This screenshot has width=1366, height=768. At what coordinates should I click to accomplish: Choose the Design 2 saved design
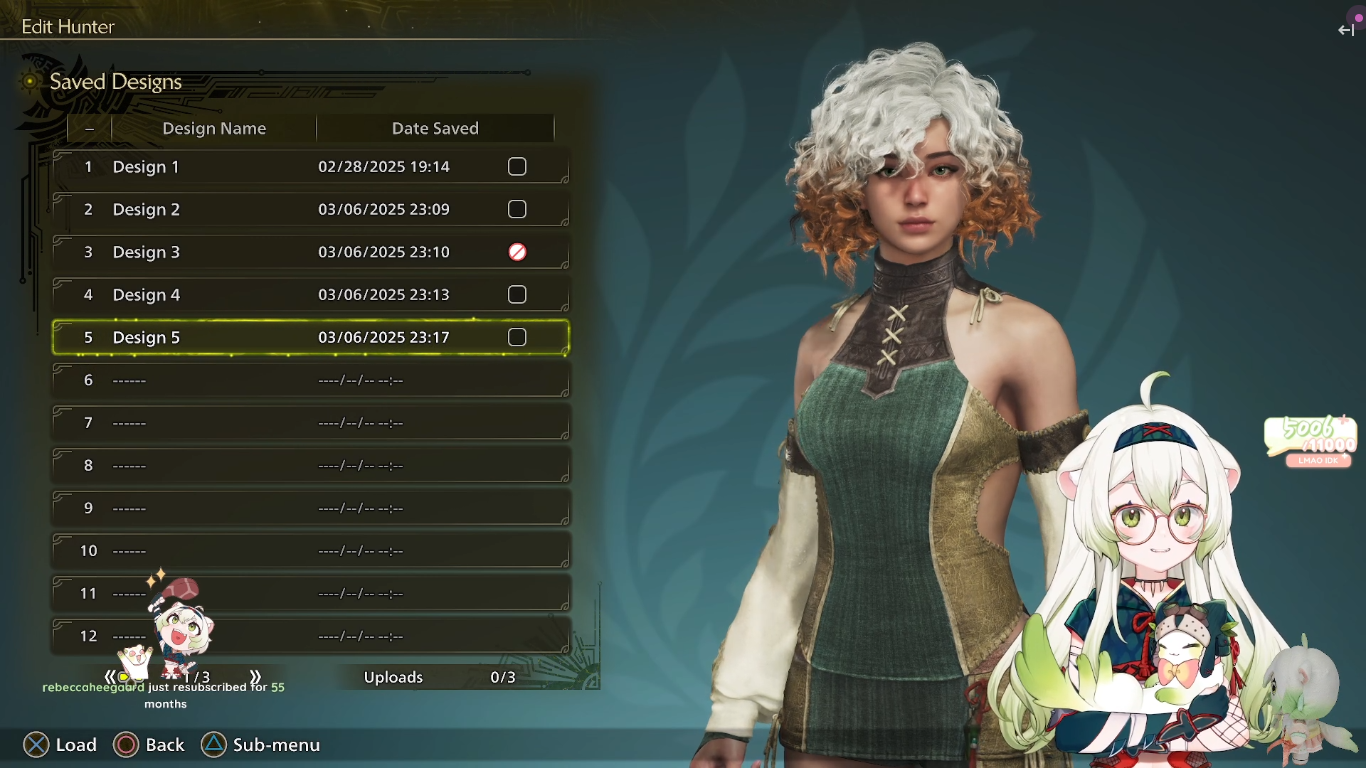(300, 210)
